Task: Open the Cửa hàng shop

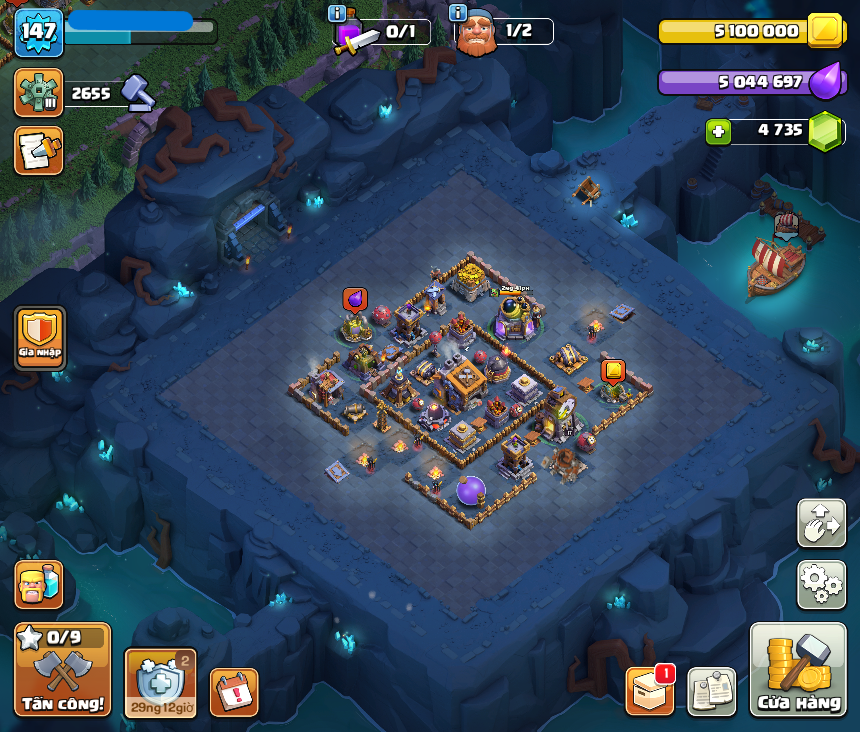Action: coord(797,670)
